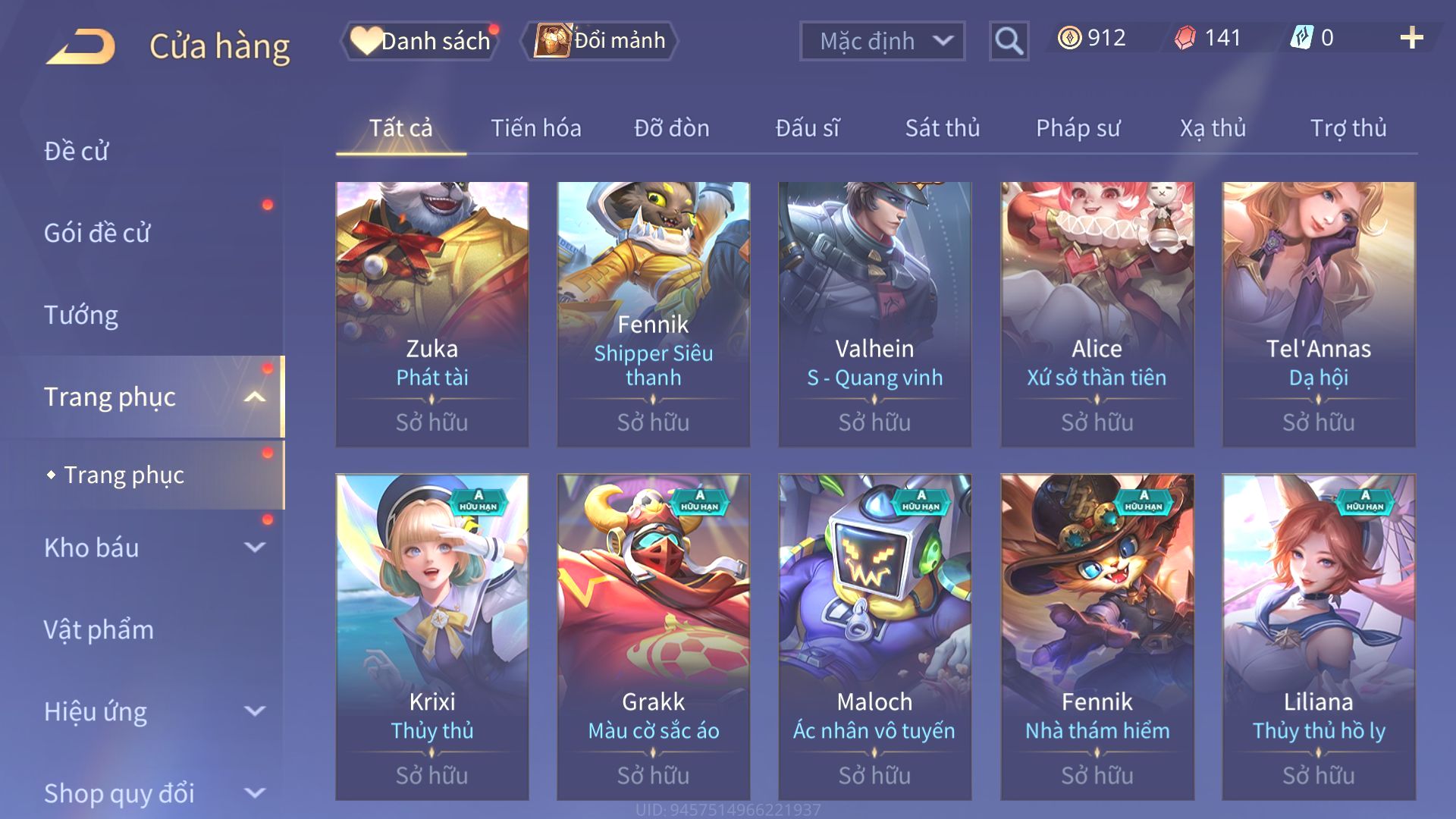This screenshot has width=1456, height=819.
Task: Choose the Tel'Annas Dạ hội skin card
Action: [1319, 314]
